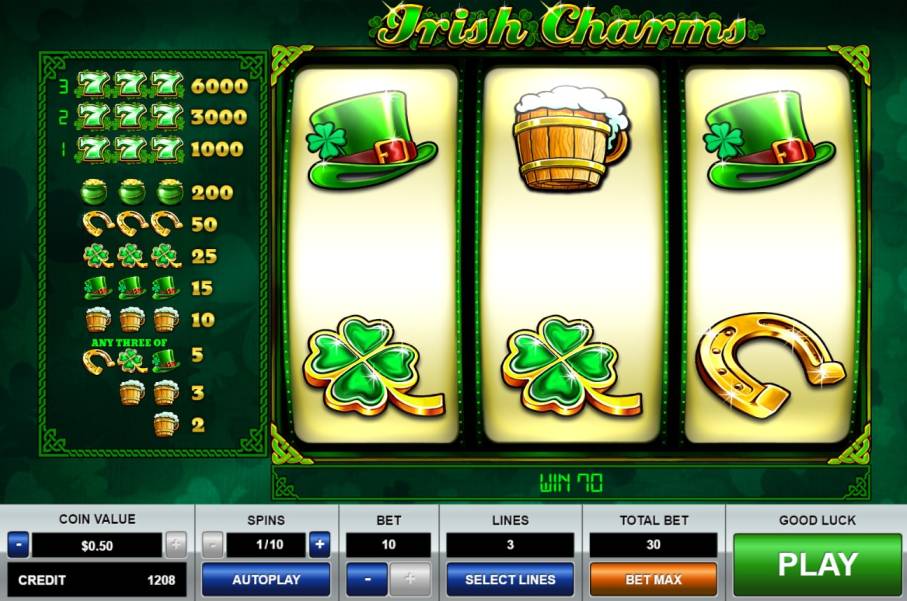
Task: Reduce autoplay spins with the minus button
Action: [x=213, y=545]
